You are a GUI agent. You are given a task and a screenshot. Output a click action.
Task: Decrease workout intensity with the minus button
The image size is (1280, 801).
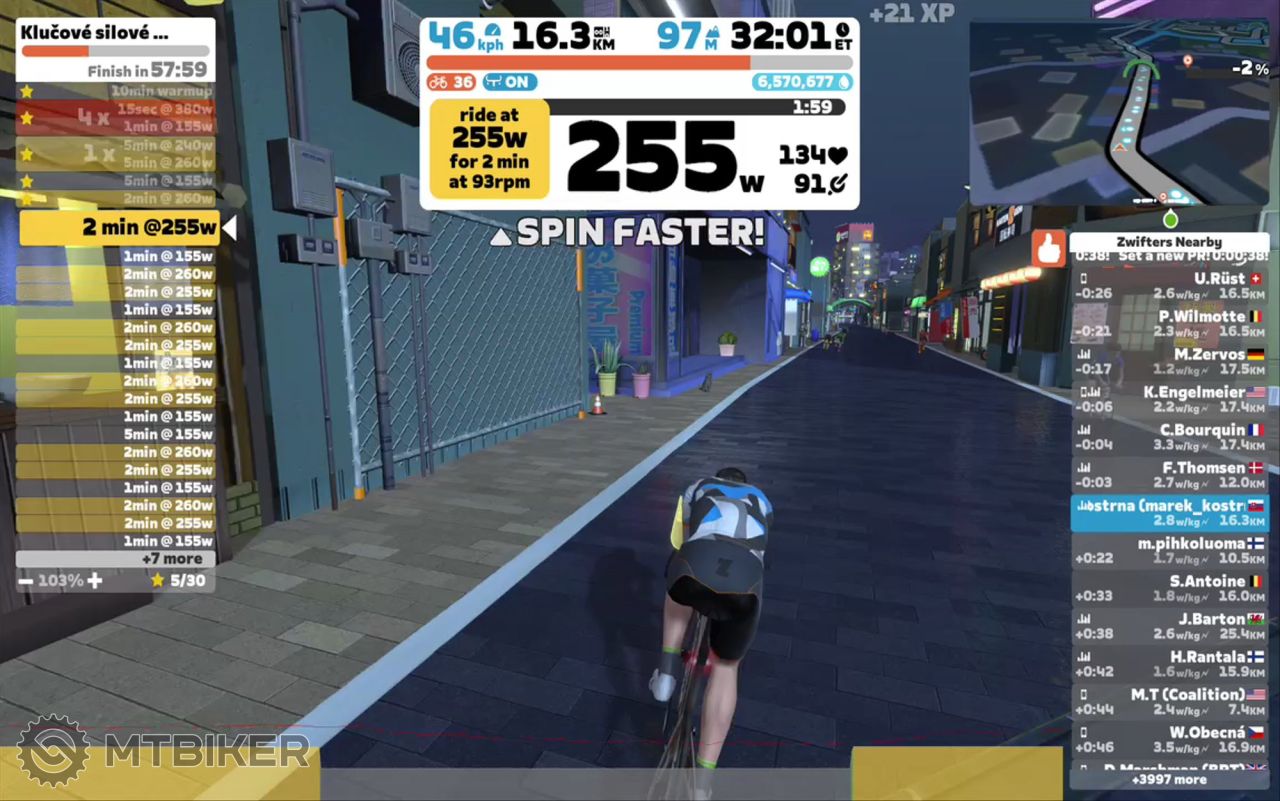pyautogui.click(x=25, y=580)
